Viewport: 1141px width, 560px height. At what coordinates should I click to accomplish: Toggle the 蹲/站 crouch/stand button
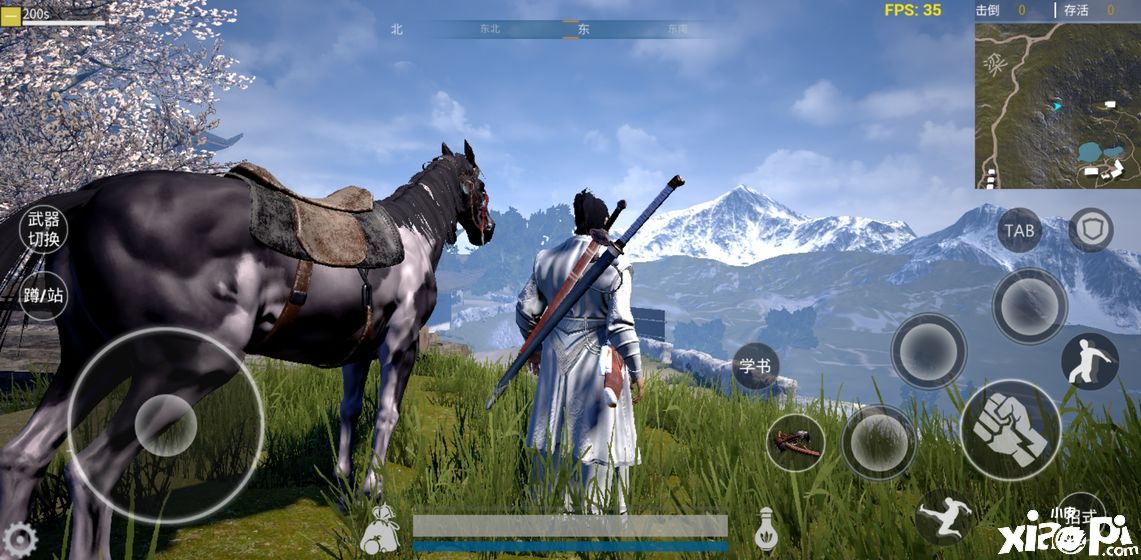[x=44, y=296]
